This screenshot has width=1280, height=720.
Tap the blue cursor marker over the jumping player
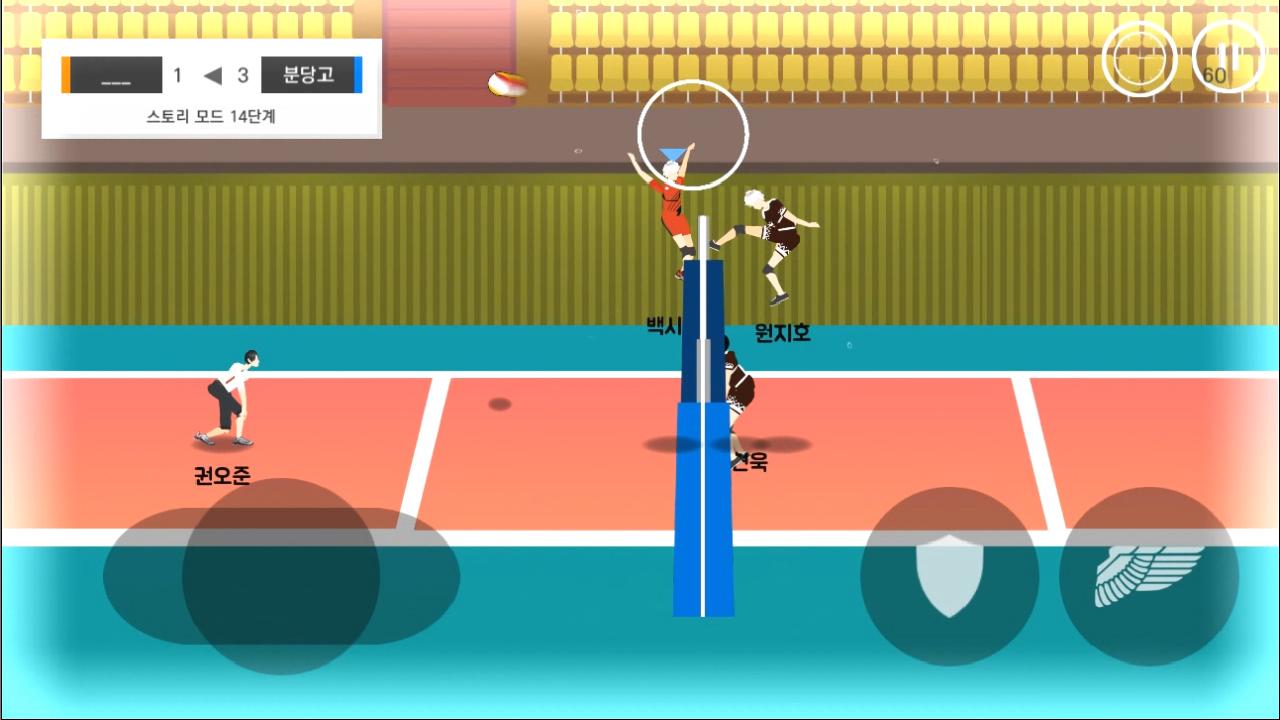(x=672, y=152)
